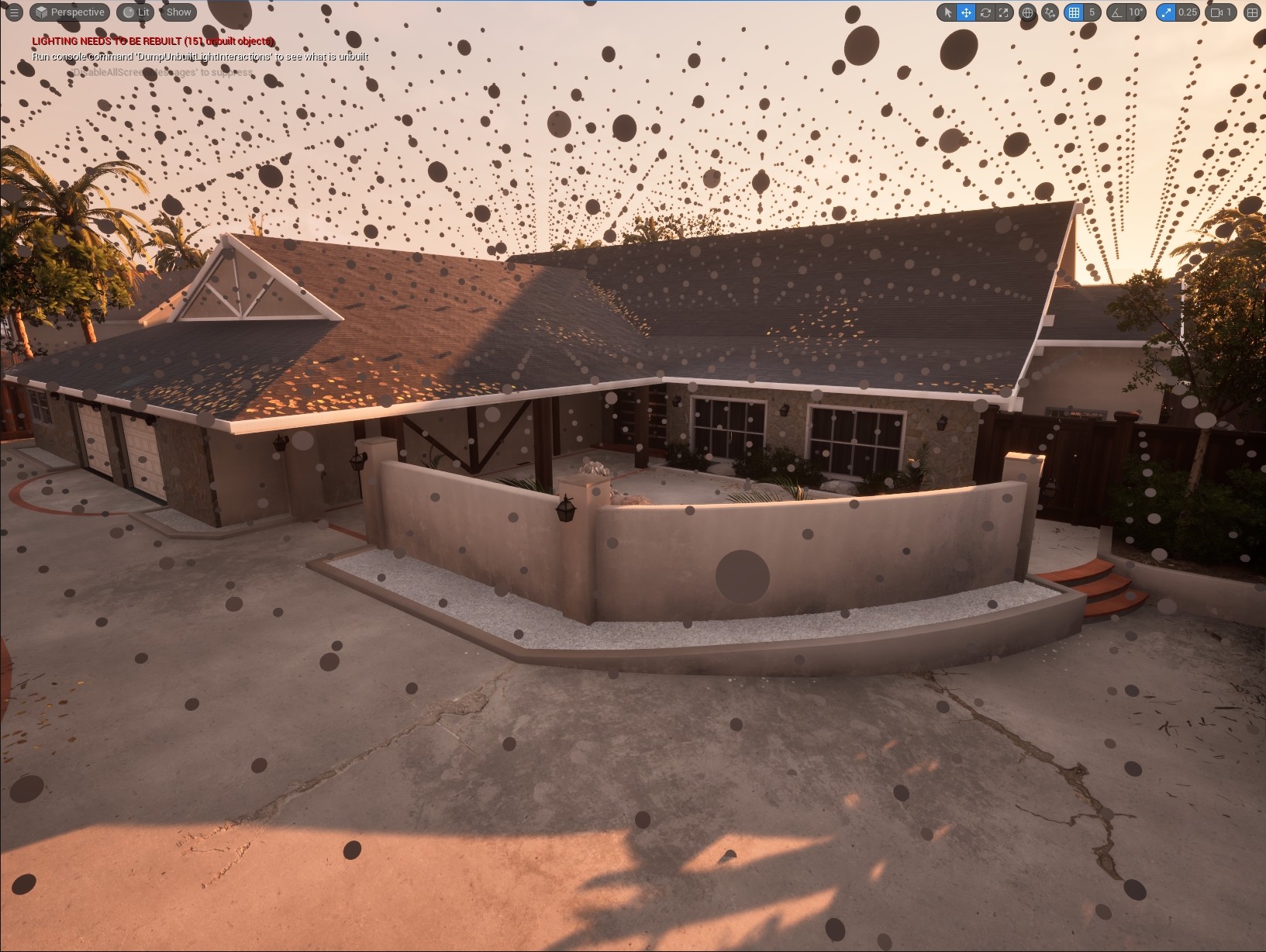Click the DumpUnbuiltLightInteractions console hint text
Screen dimensions: 1266x952
point(200,57)
